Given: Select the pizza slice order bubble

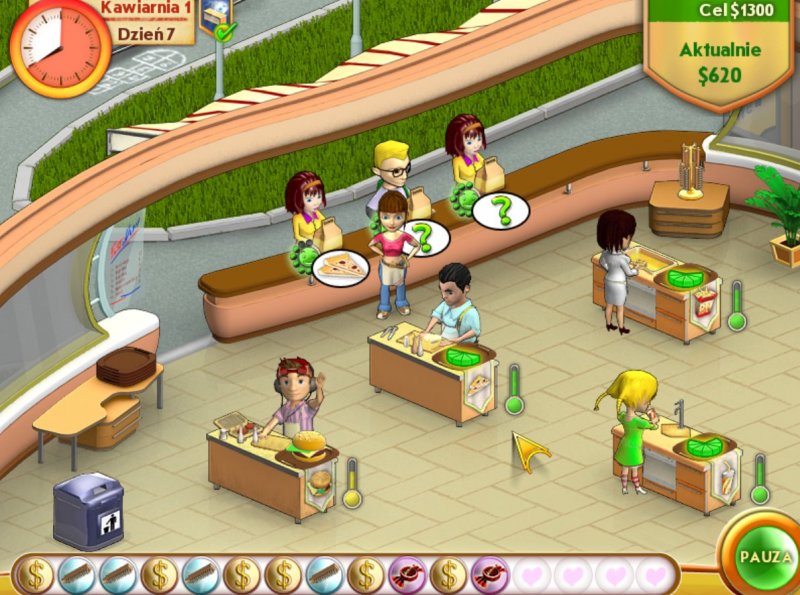Looking at the screenshot, I should [340, 267].
